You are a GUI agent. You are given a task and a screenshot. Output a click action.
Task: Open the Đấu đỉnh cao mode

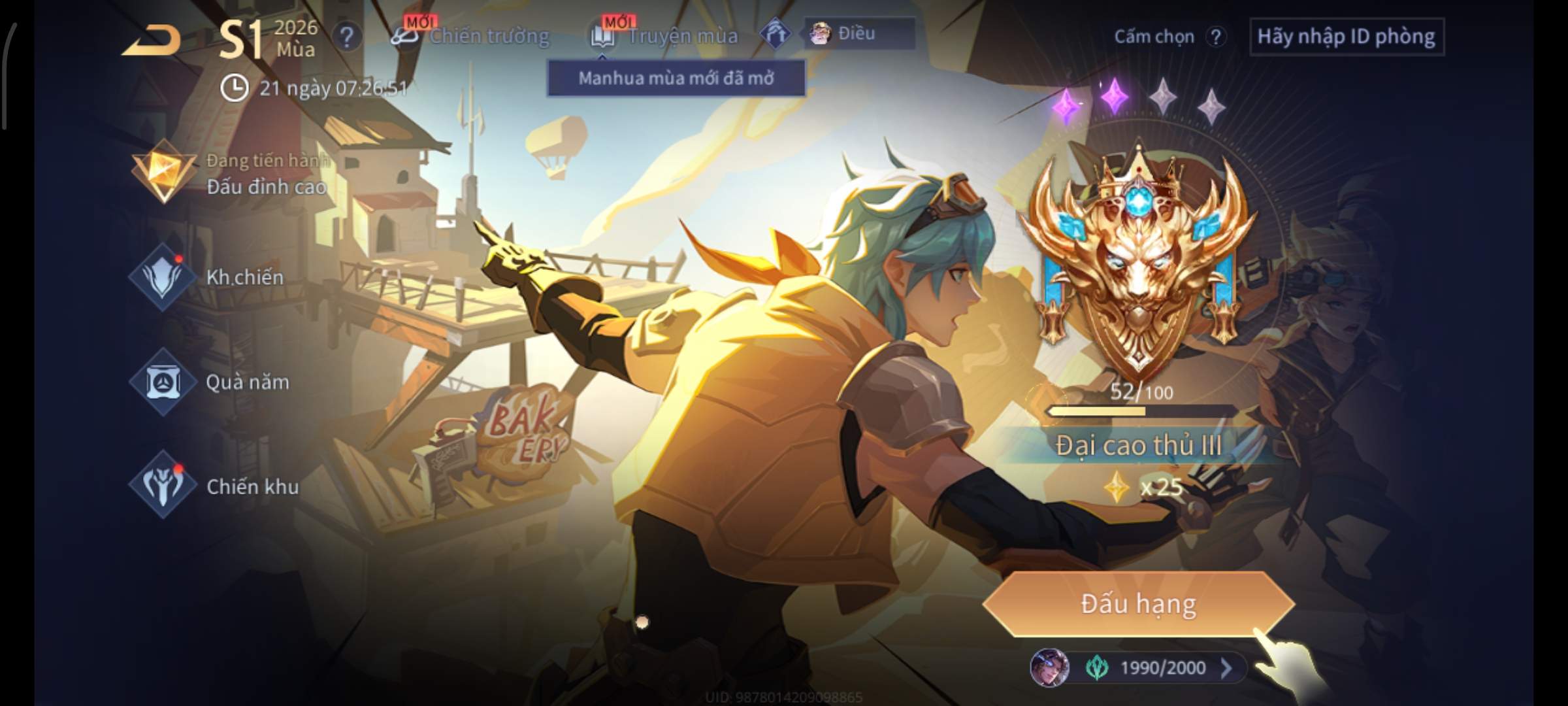(x=229, y=174)
